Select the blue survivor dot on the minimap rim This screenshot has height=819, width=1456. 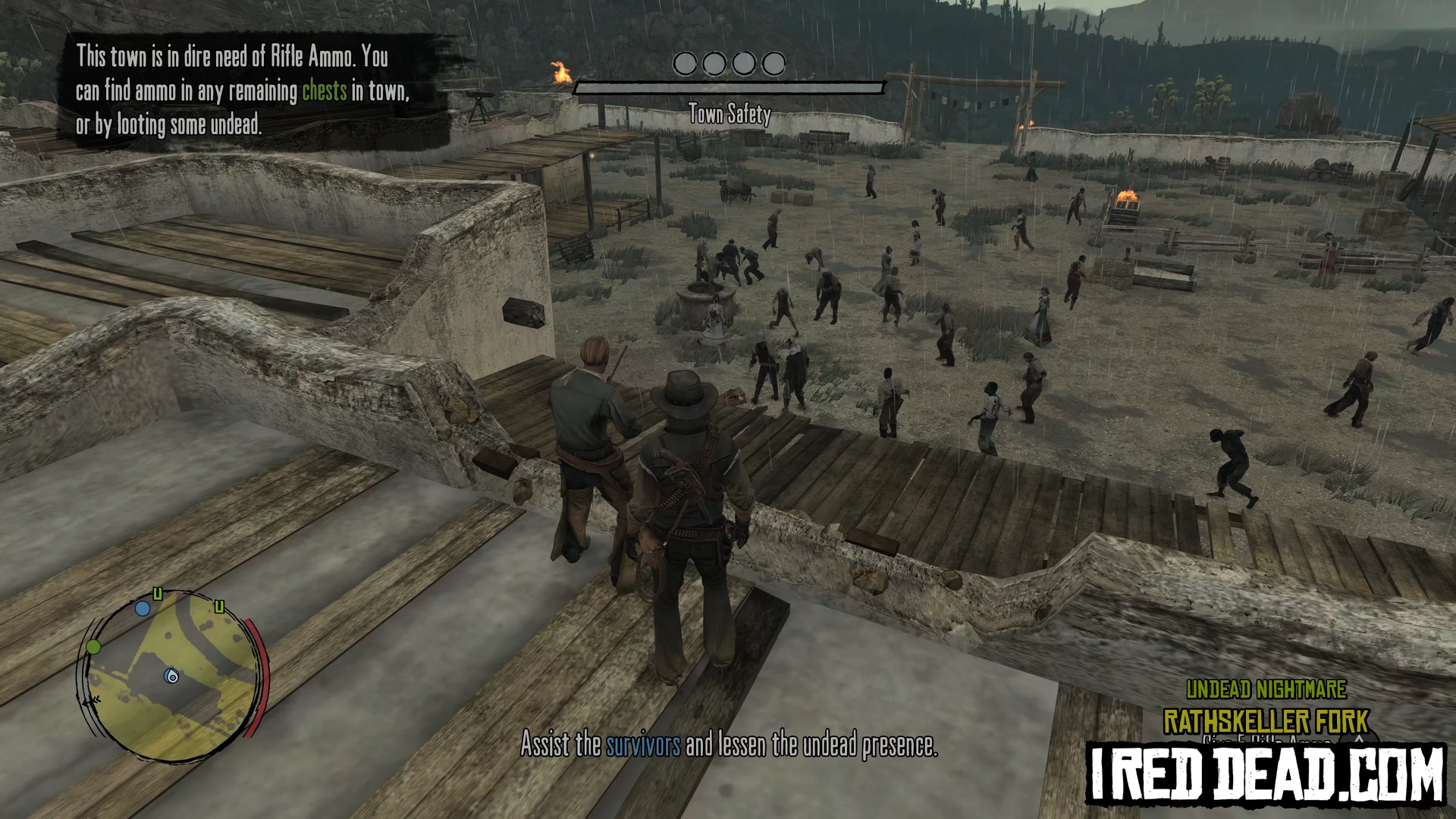coord(143,608)
